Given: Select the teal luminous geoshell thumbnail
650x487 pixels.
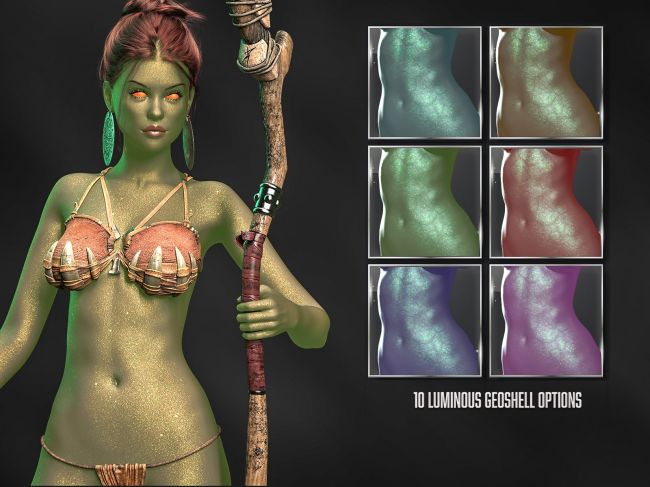Looking at the screenshot, I should (425, 83).
